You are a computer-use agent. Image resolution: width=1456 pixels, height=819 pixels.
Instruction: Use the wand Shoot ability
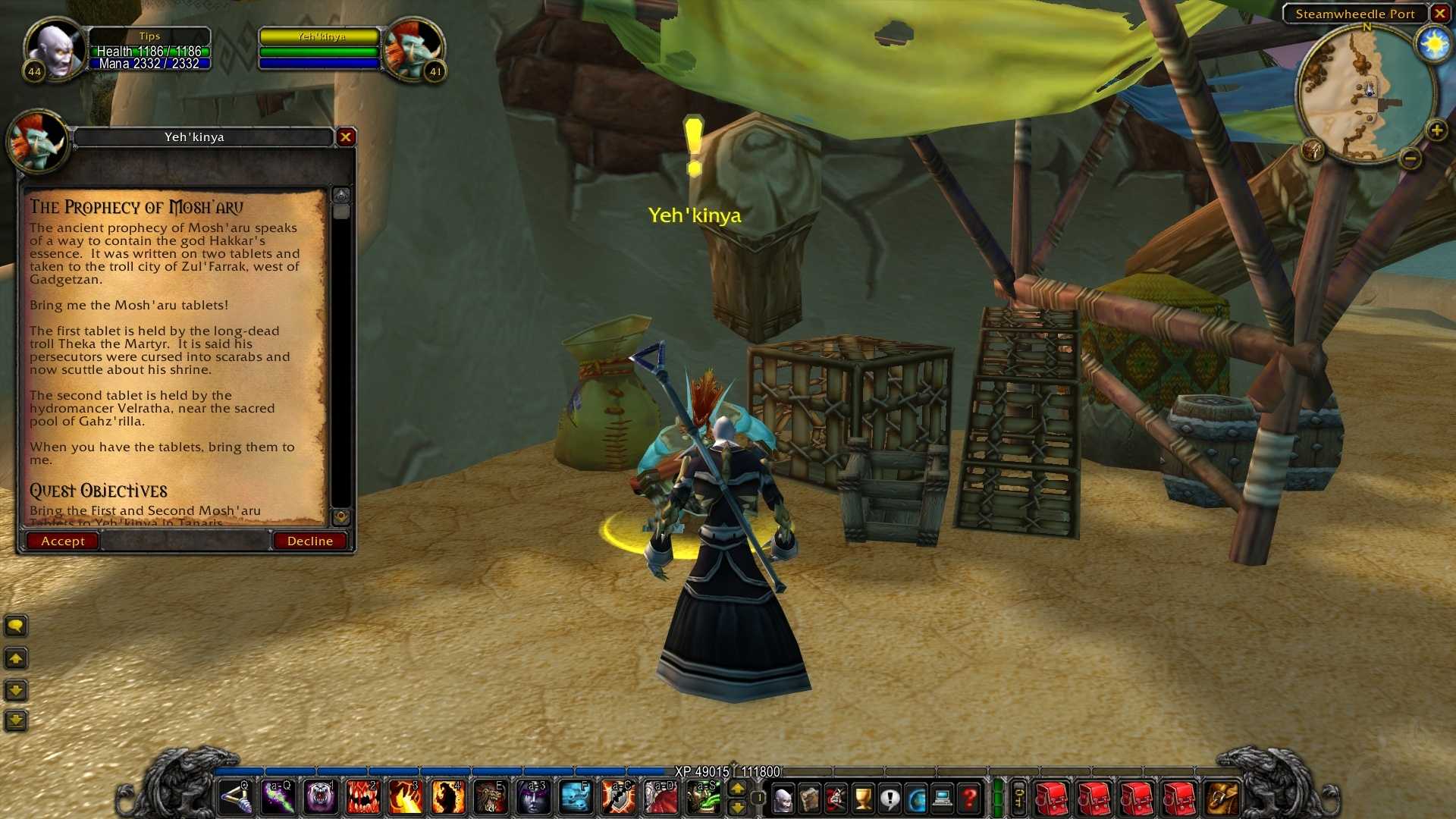pyautogui.click(x=235, y=798)
